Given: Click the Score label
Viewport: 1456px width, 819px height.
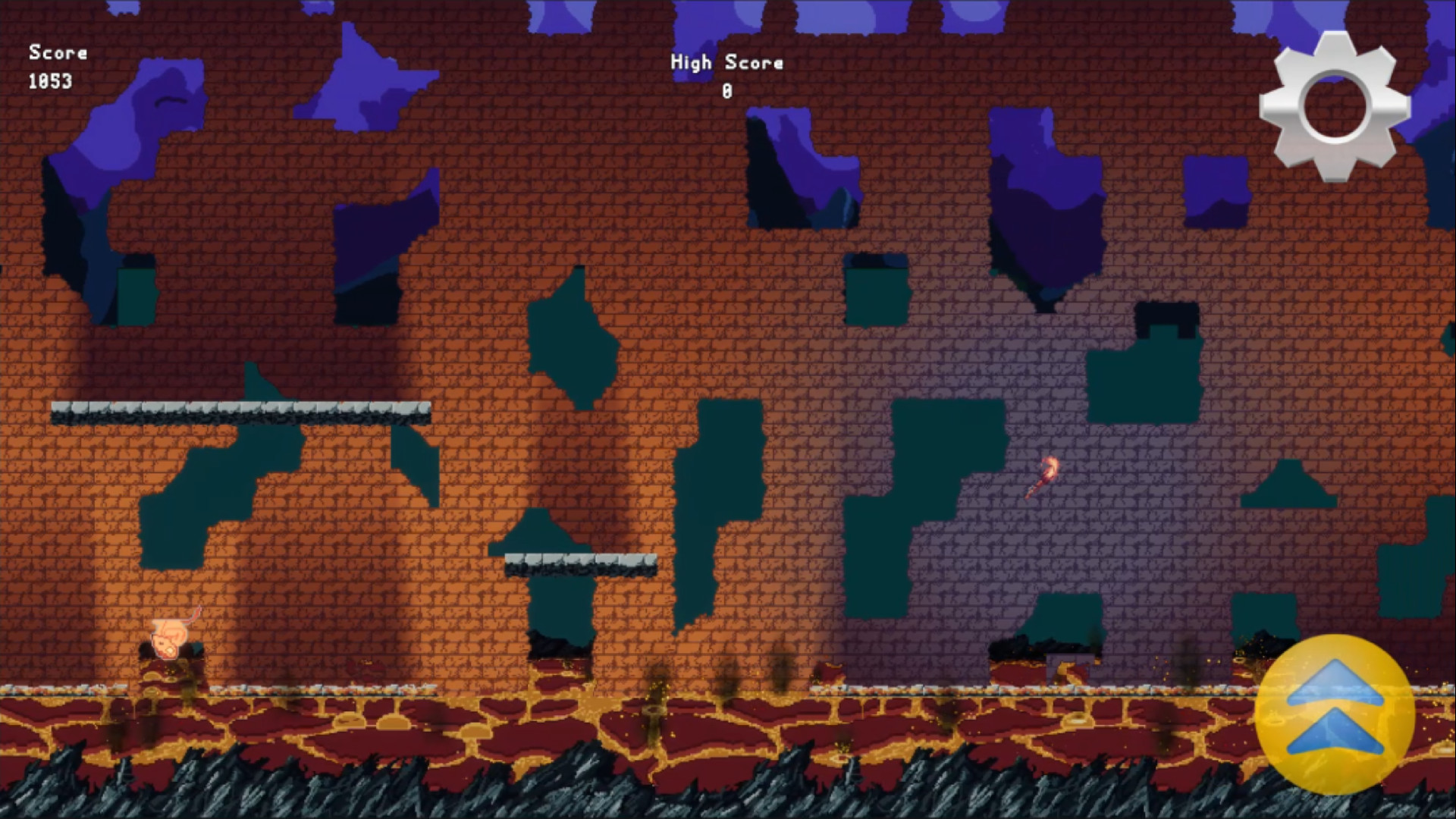Looking at the screenshot, I should coord(58,53).
